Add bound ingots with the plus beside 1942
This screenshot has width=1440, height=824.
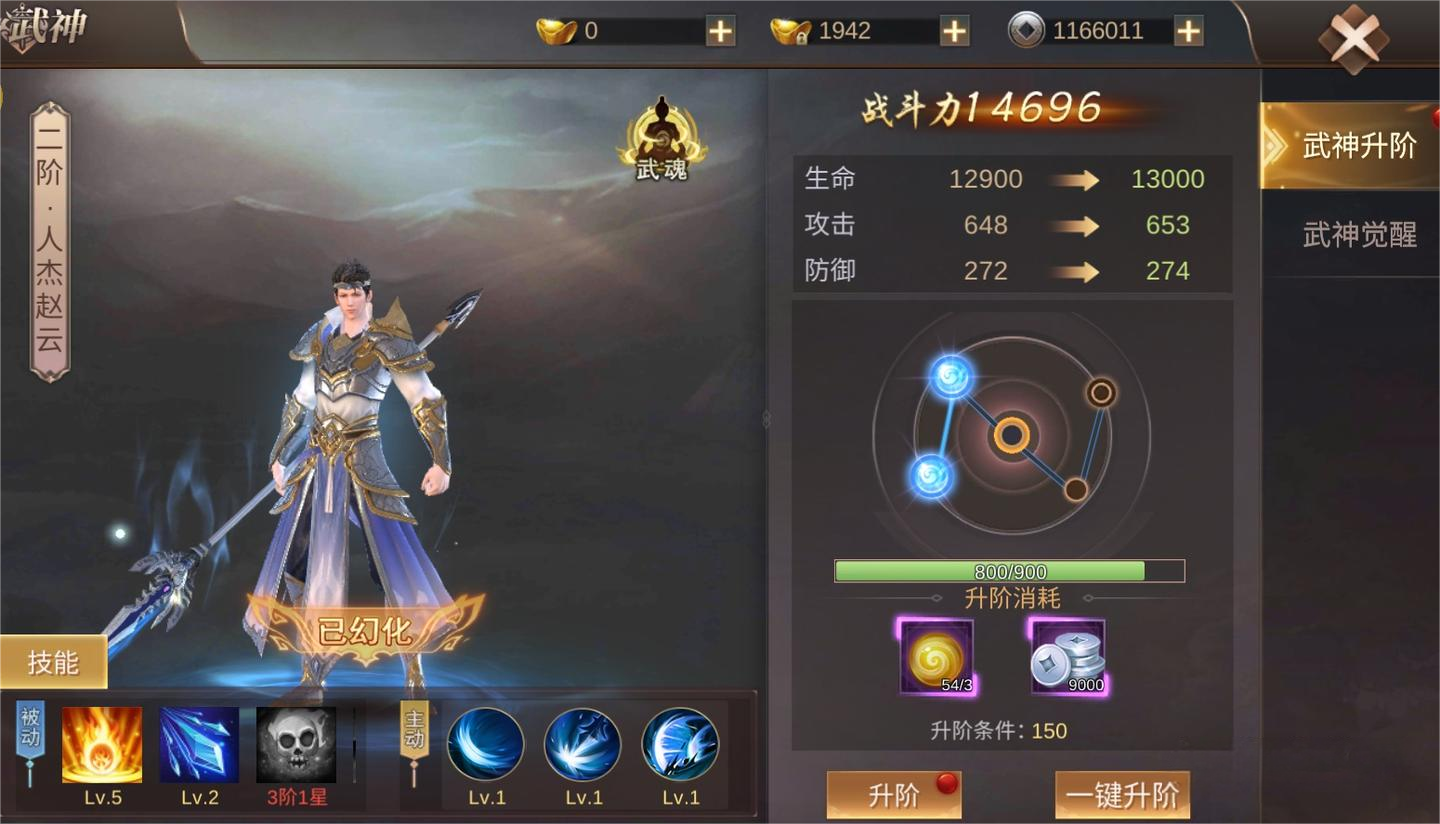[954, 31]
